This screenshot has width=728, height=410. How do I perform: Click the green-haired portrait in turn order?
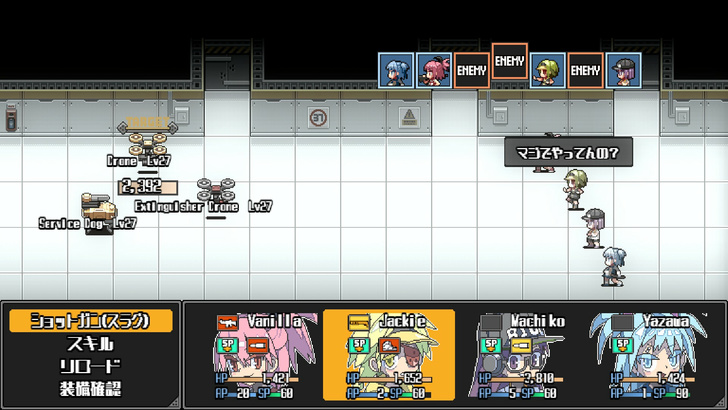547,70
